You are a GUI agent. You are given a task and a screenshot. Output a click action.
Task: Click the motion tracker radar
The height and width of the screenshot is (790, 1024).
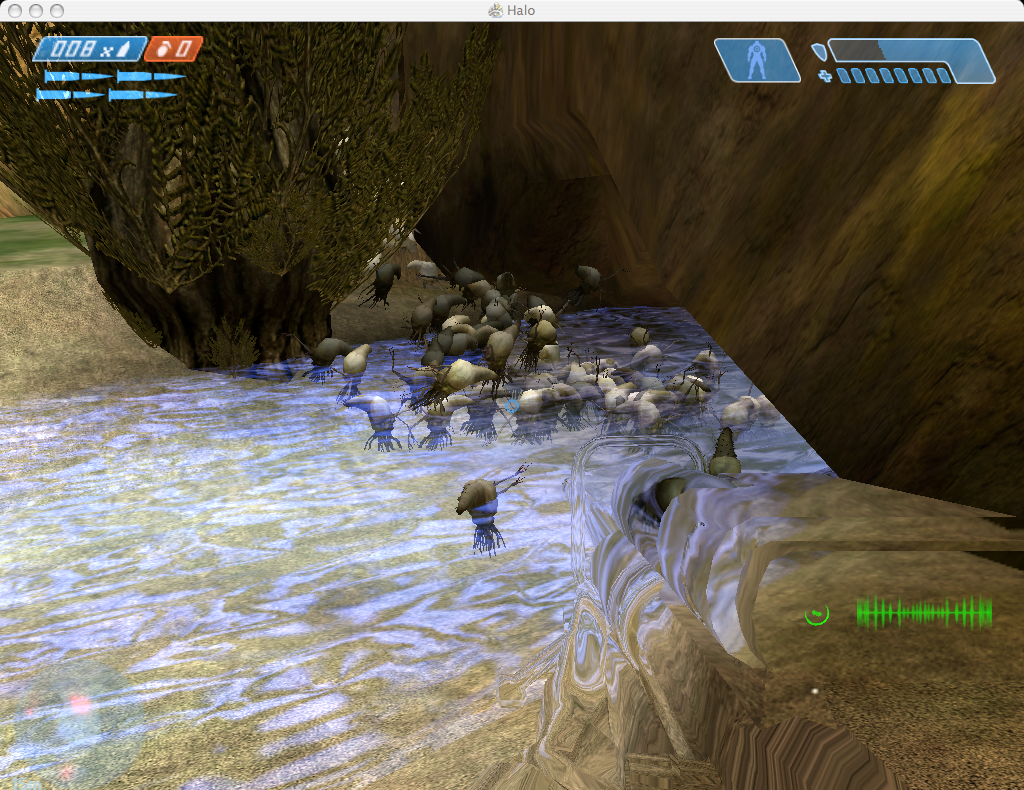[68, 717]
